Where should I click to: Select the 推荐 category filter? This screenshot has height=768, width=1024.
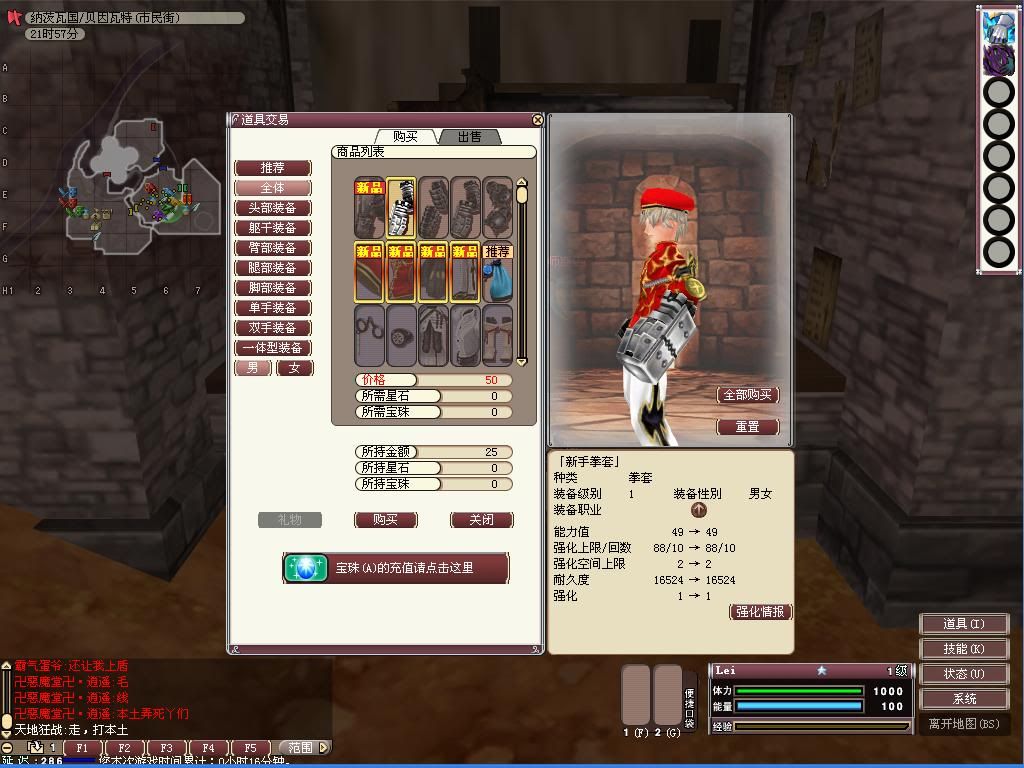pos(272,168)
